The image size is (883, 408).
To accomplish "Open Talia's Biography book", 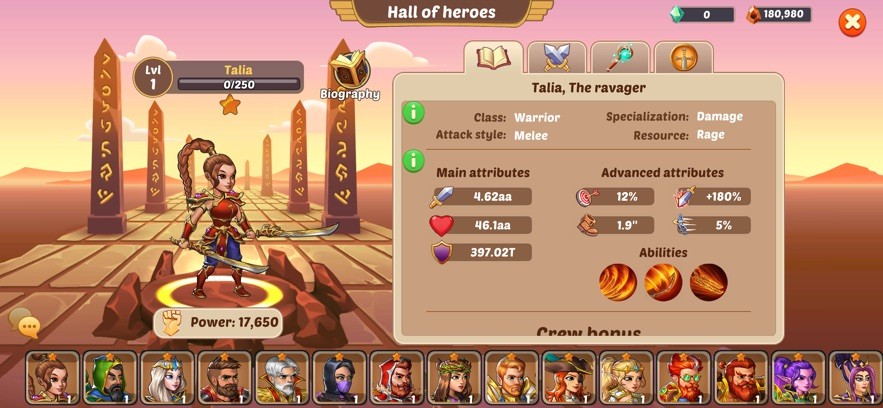I will pyautogui.click(x=350, y=73).
